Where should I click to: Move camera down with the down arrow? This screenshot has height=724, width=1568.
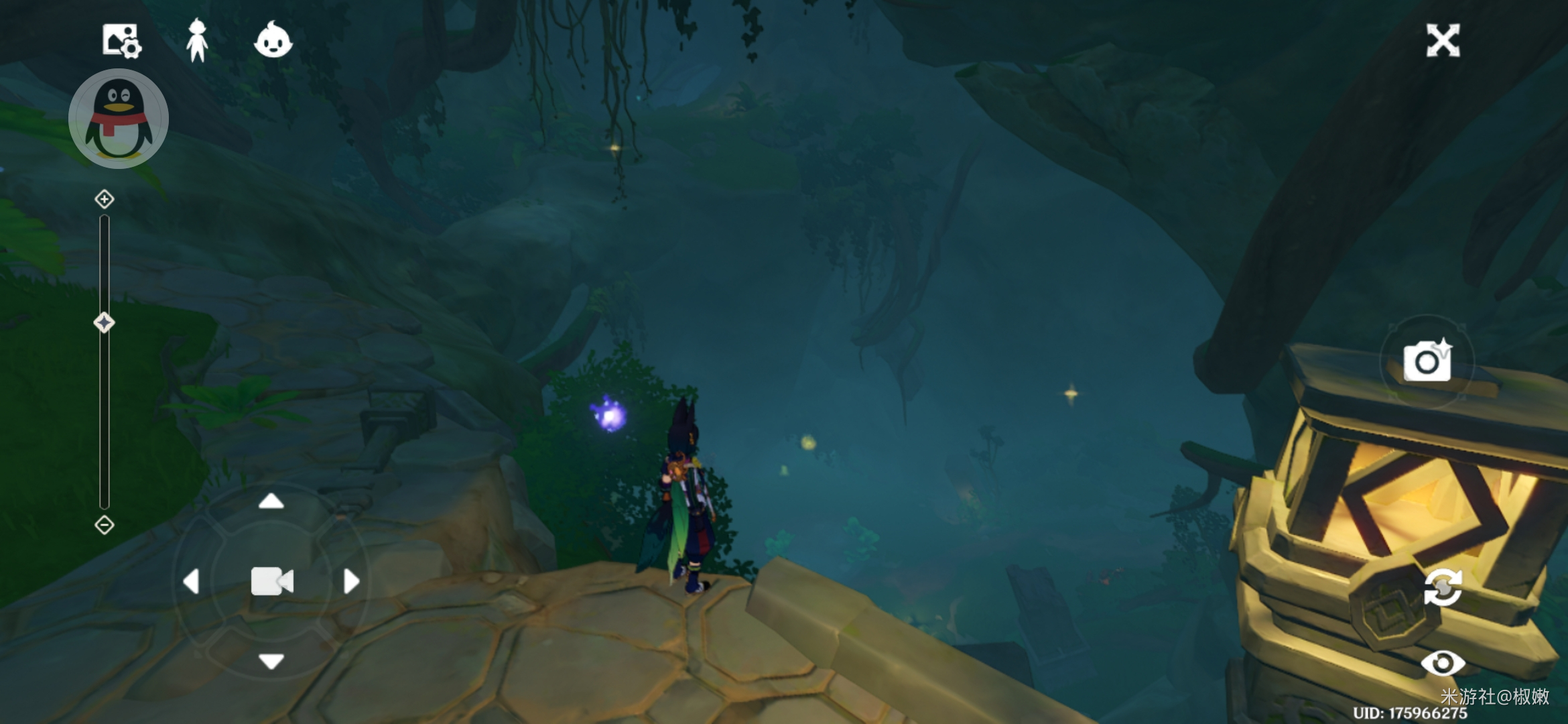pyautogui.click(x=271, y=662)
